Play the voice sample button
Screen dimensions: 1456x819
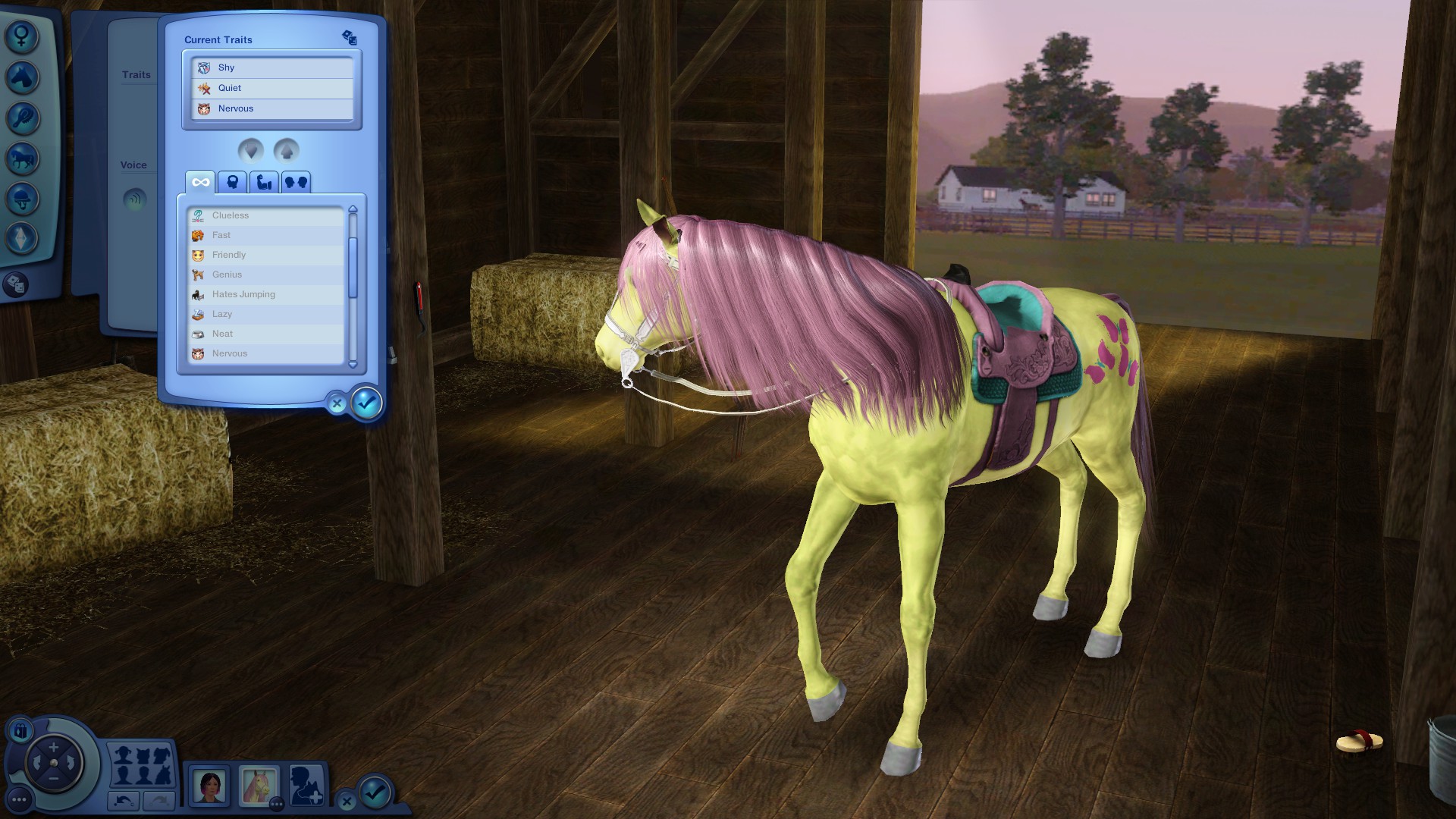point(135,200)
